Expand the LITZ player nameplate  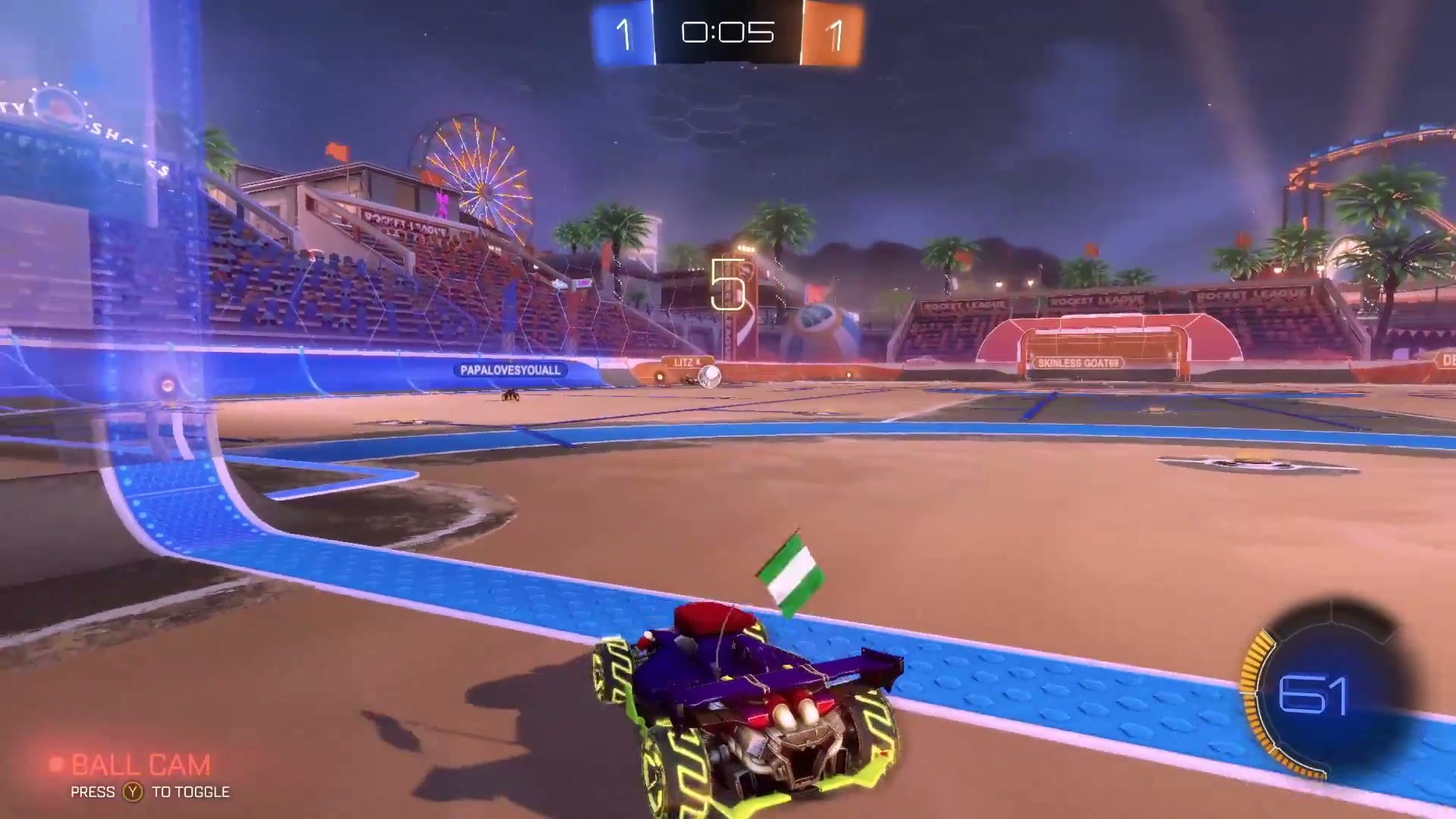(685, 362)
